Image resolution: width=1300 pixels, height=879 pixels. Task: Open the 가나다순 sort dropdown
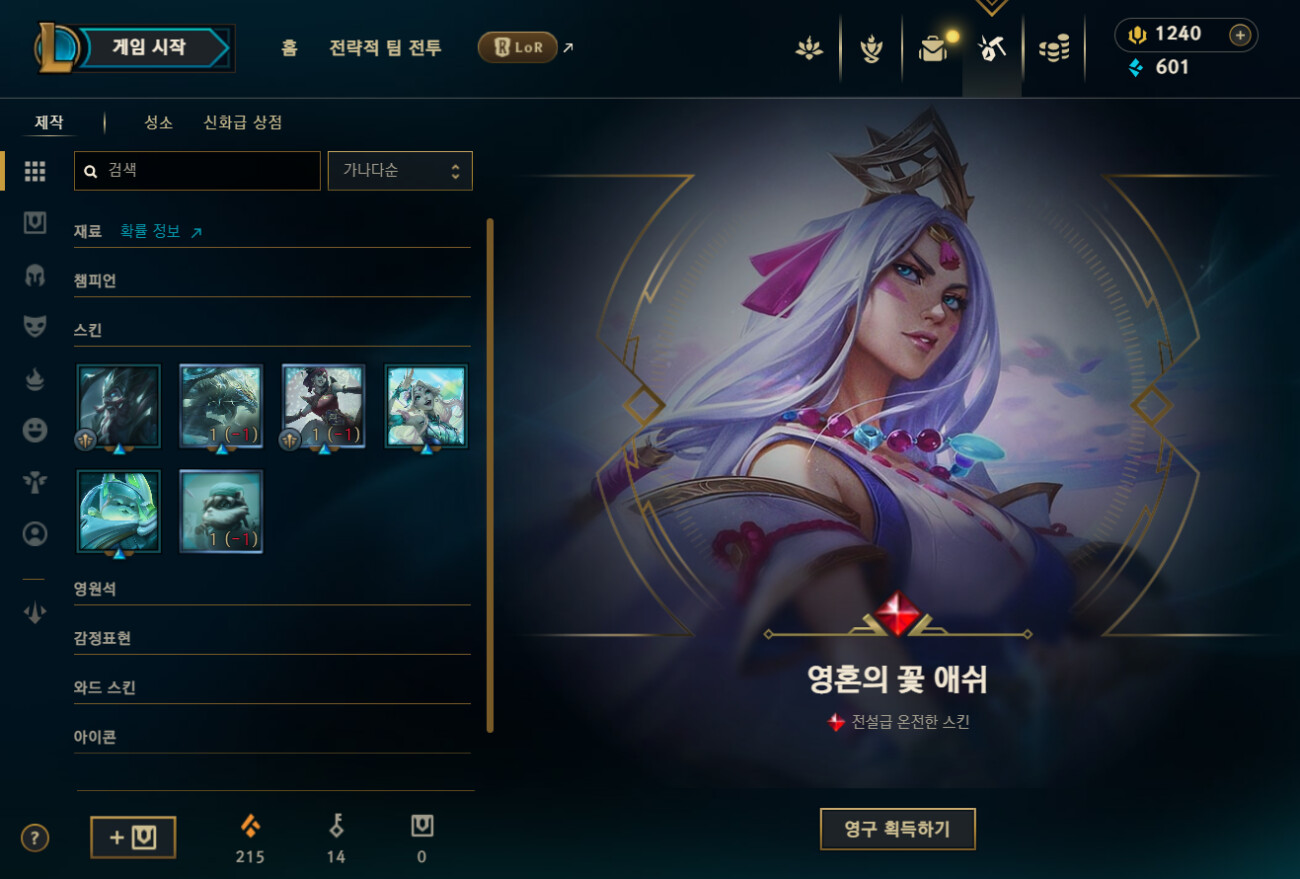click(400, 171)
